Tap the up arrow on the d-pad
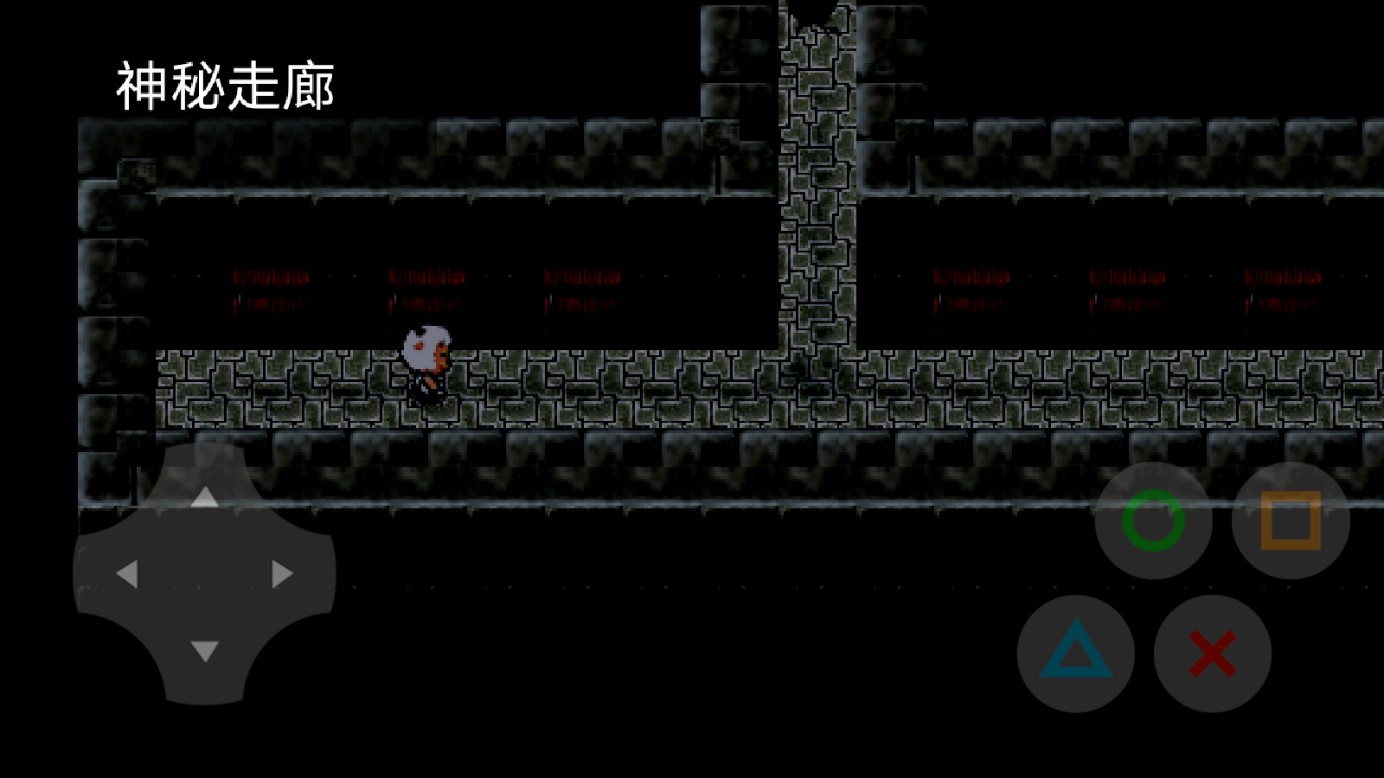This screenshot has width=1384, height=778. (204, 497)
